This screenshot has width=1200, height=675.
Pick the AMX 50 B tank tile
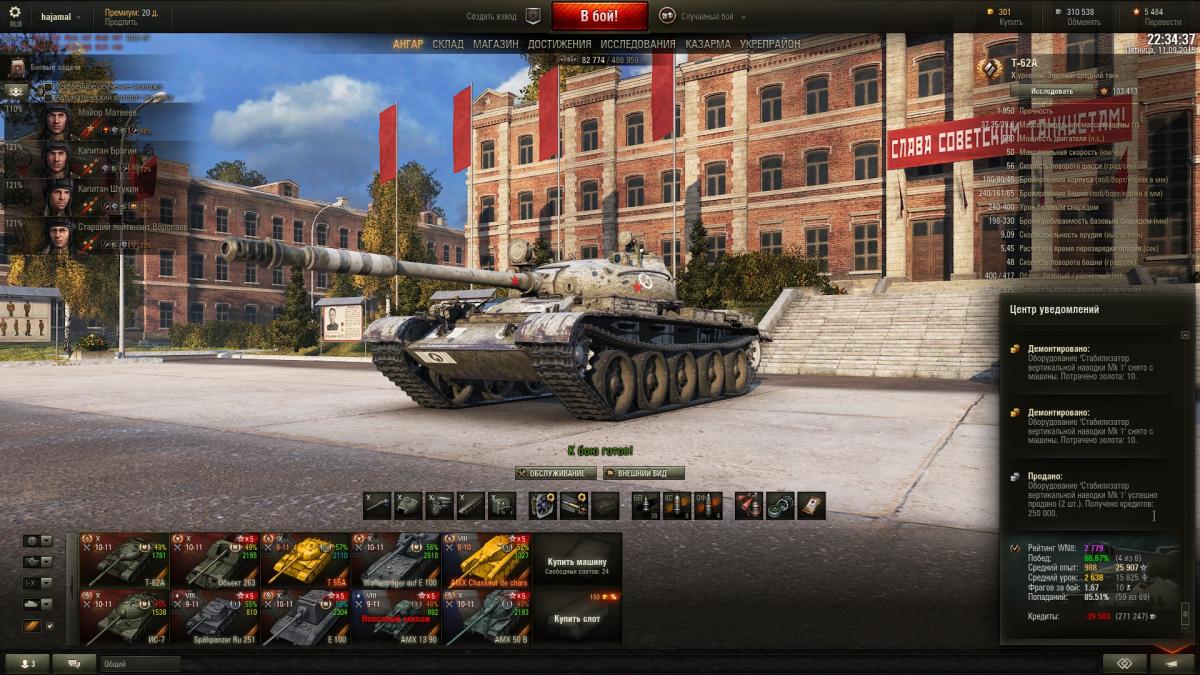point(486,617)
